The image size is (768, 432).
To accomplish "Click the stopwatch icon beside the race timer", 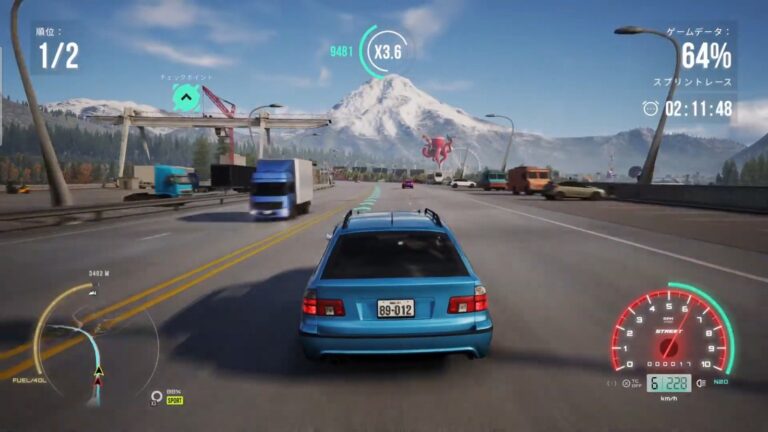I will coord(650,108).
